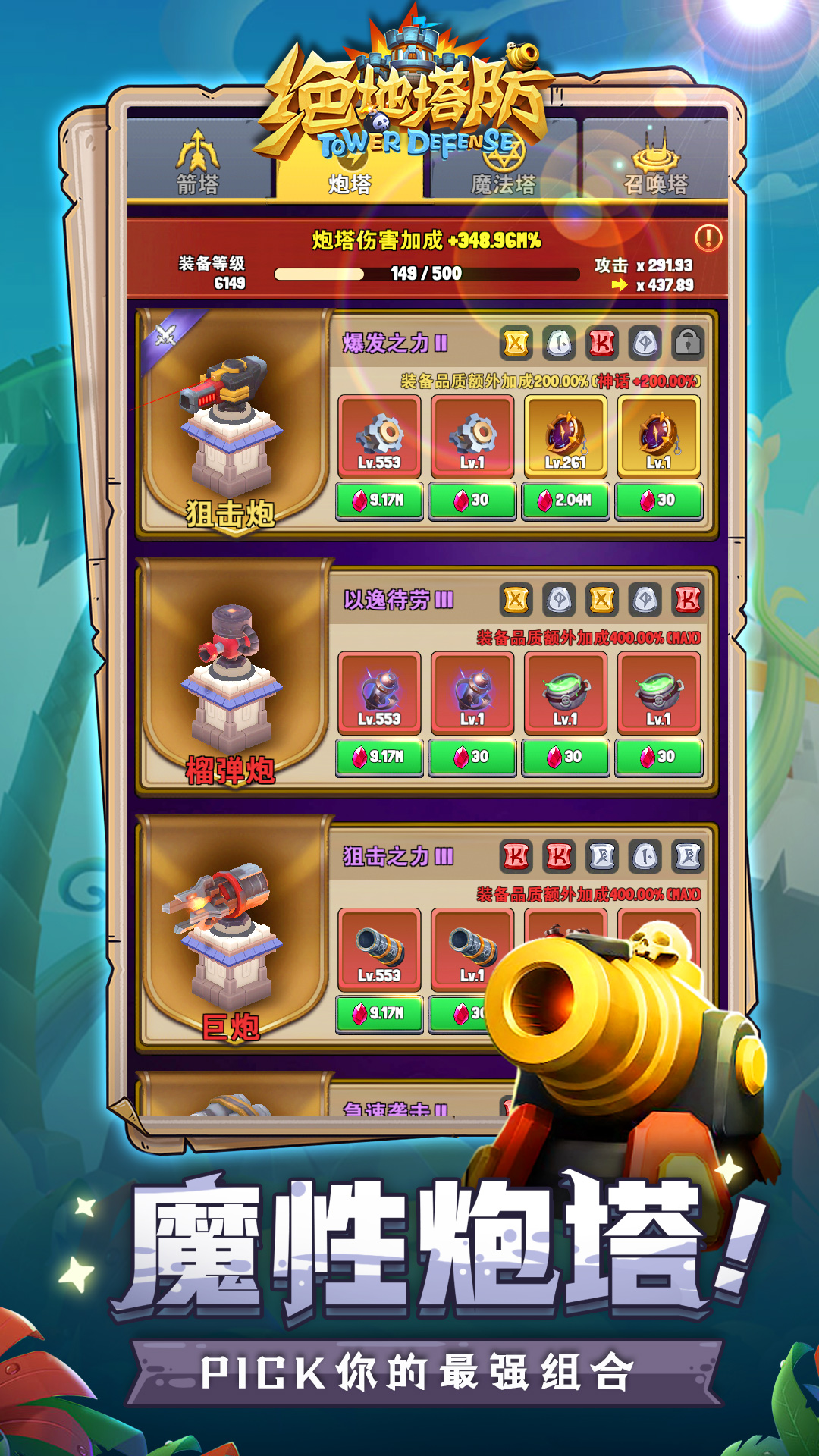The image size is (819, 1456).
Task: Select the 狙击炮 sniper cannon portrait
Action: (233, 425)
